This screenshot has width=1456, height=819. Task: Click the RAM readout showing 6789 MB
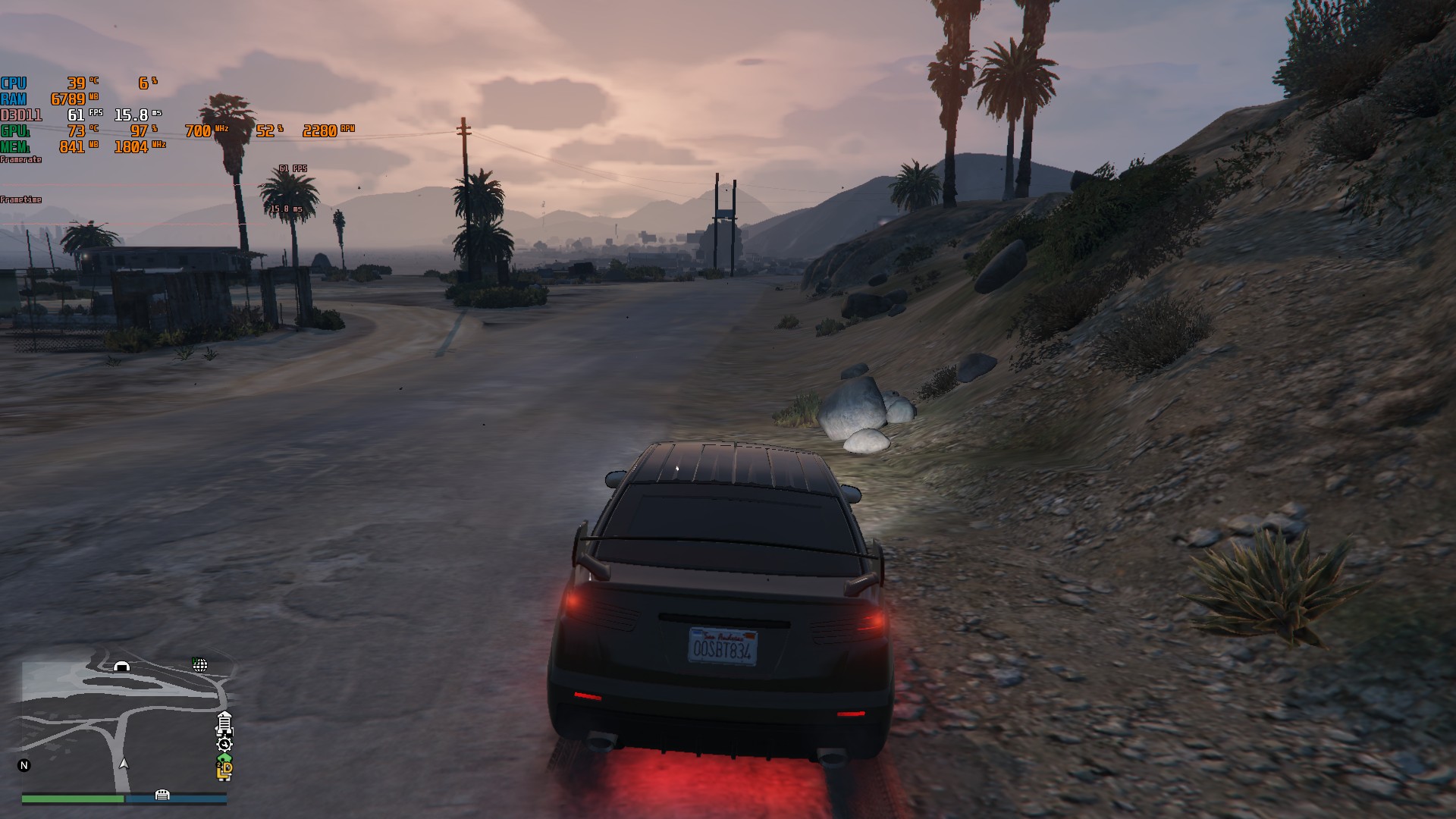[x=67, y=99]
